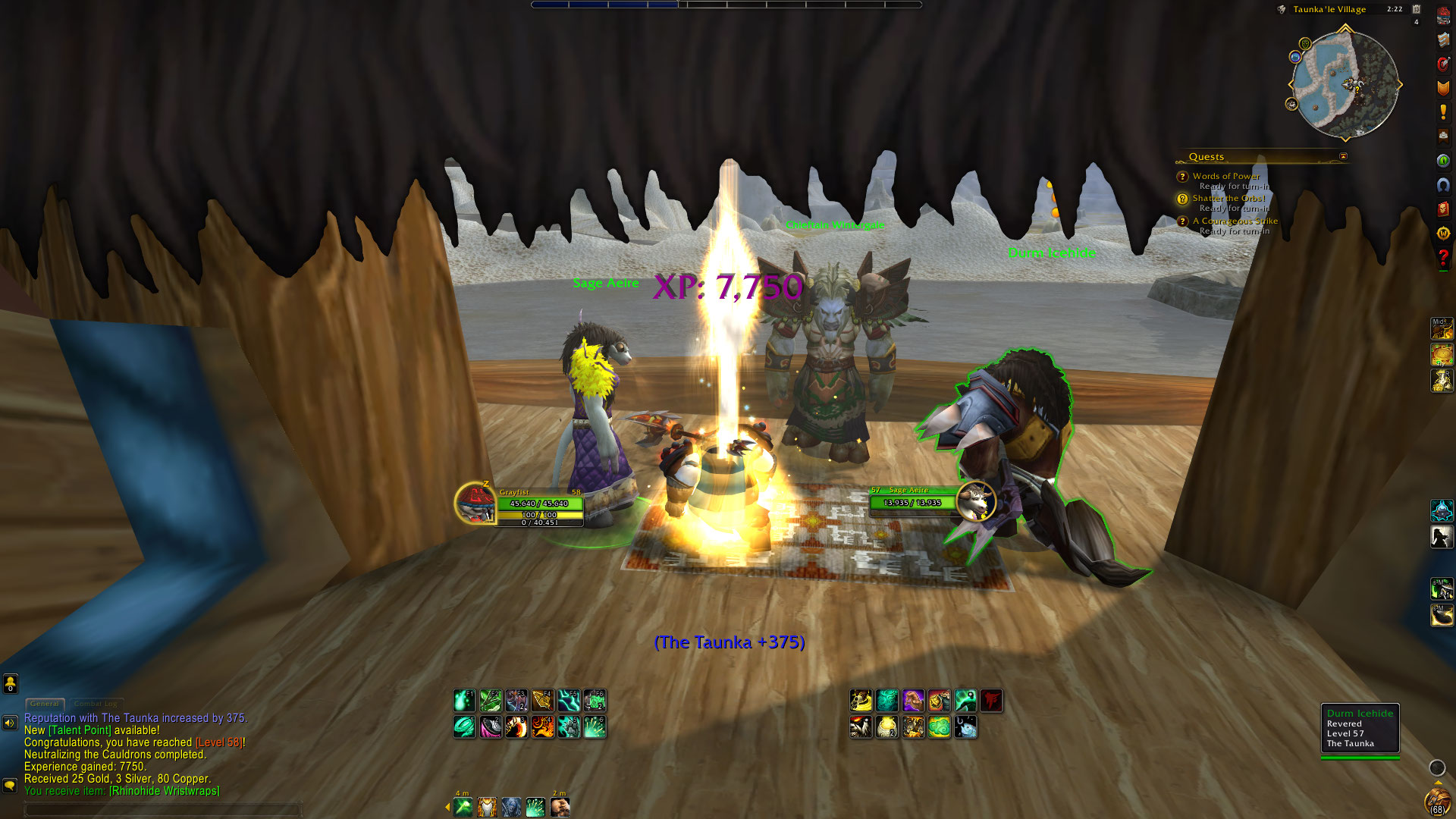This screenshot has width=1456, height=819.
Task: Open the social friends button
Action: [11, 684]
